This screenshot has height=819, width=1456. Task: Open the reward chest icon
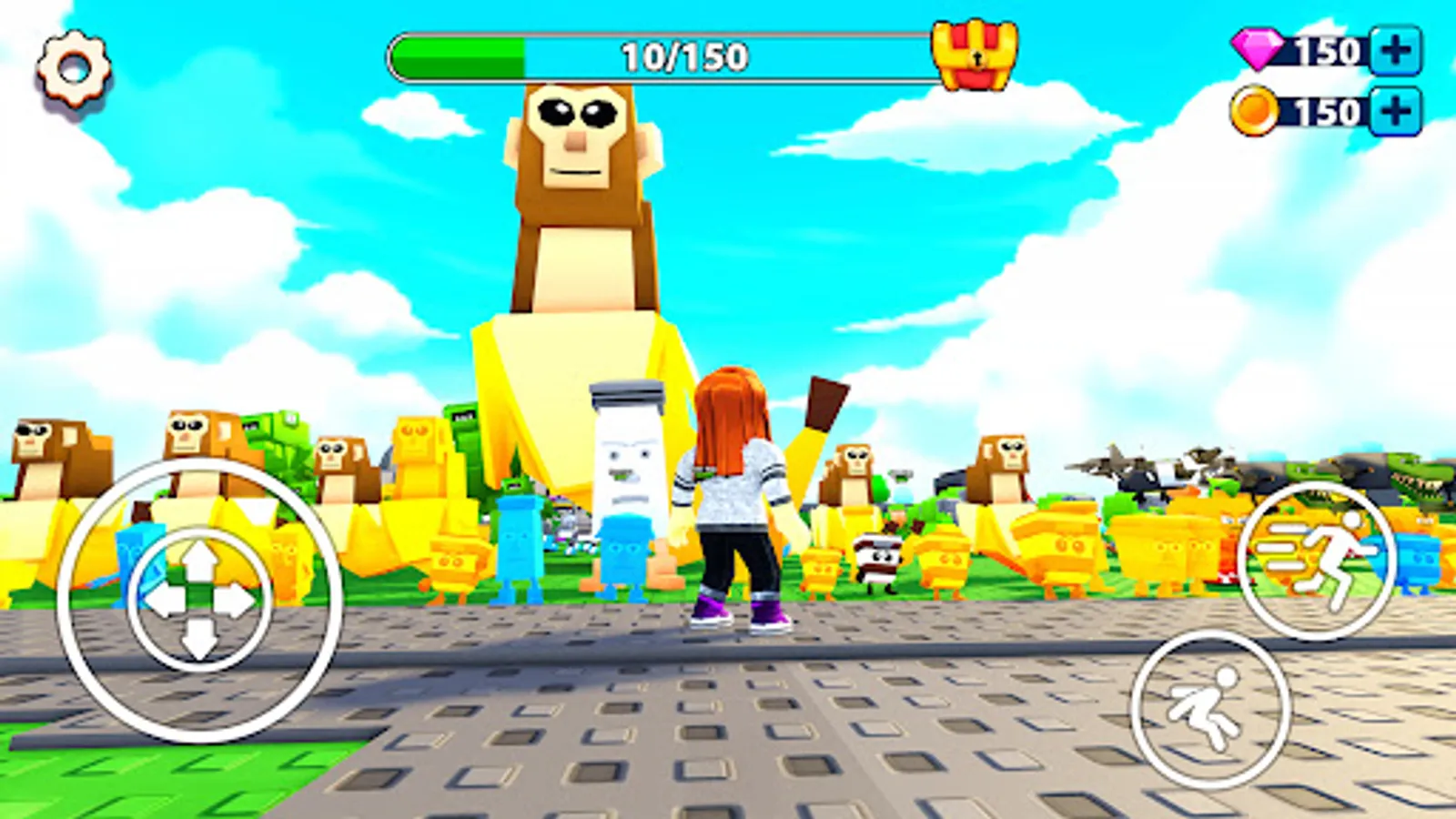972,55
